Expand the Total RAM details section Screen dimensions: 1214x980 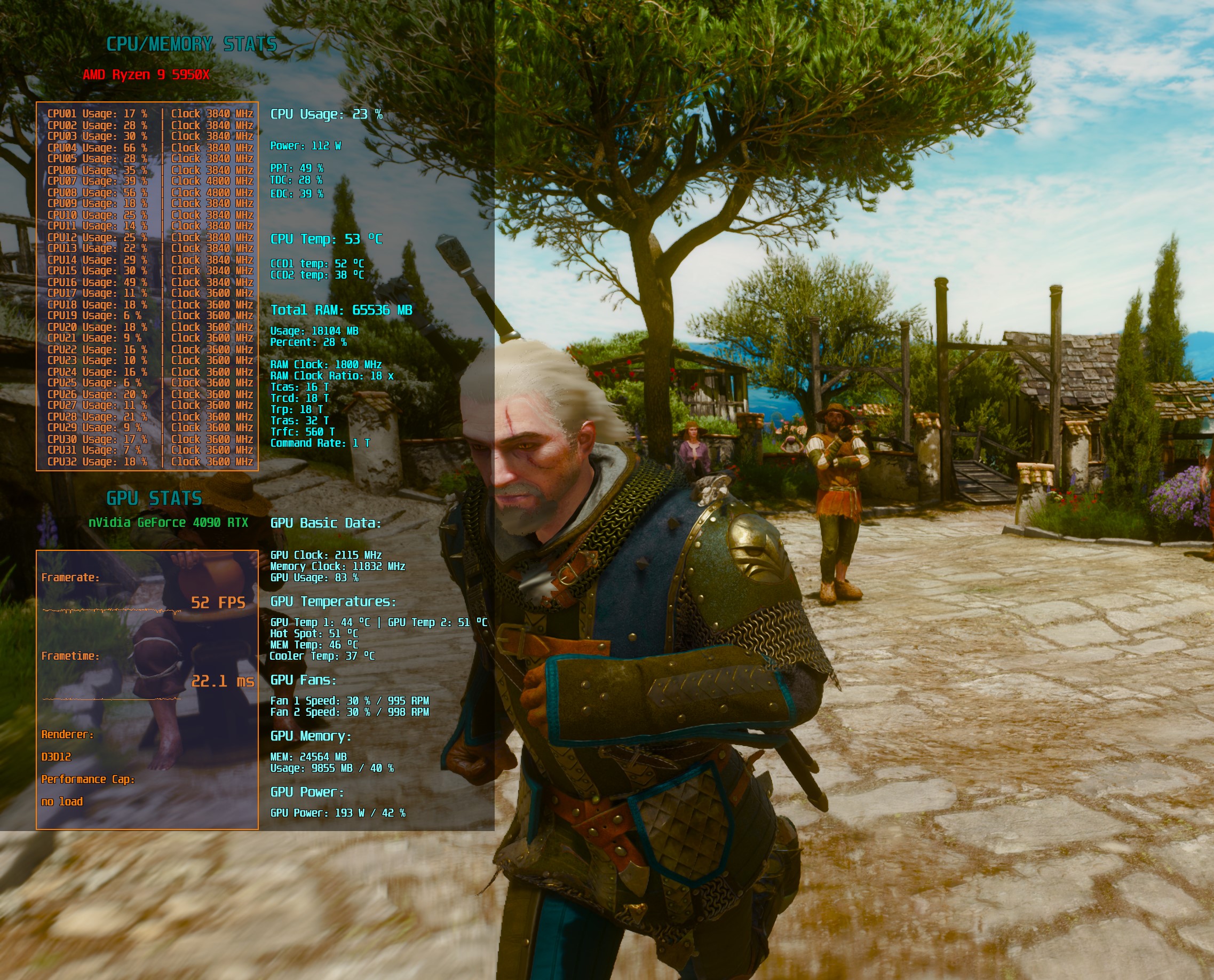point(342,310)
